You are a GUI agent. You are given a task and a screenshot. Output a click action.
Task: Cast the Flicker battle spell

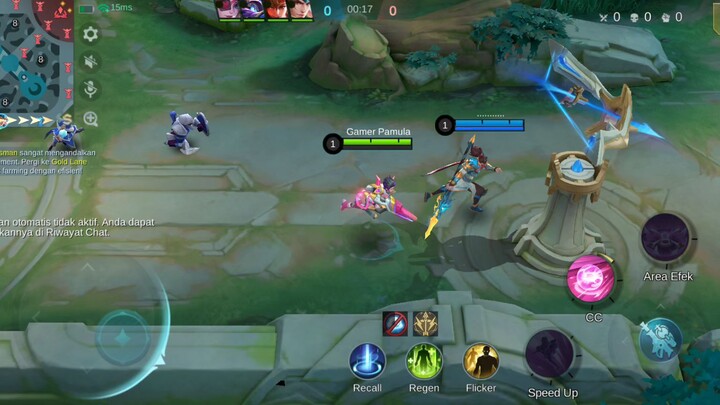(481, 361)
